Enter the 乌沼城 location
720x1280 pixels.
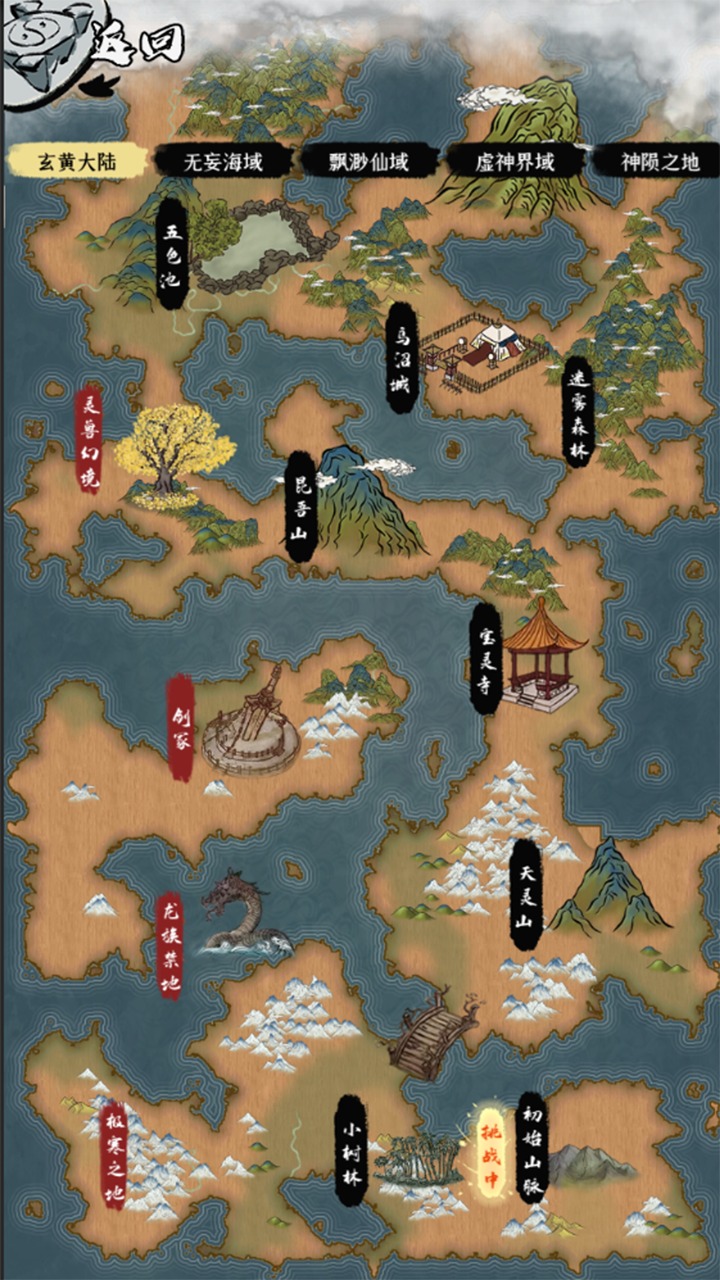point(401,358)
